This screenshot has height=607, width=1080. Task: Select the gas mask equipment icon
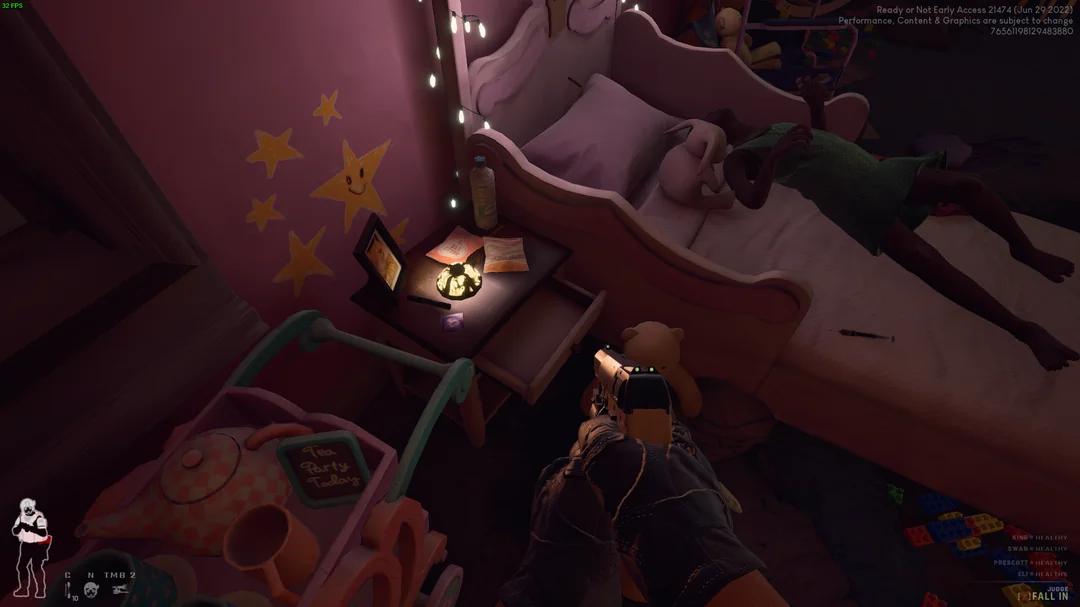point(92,590)
